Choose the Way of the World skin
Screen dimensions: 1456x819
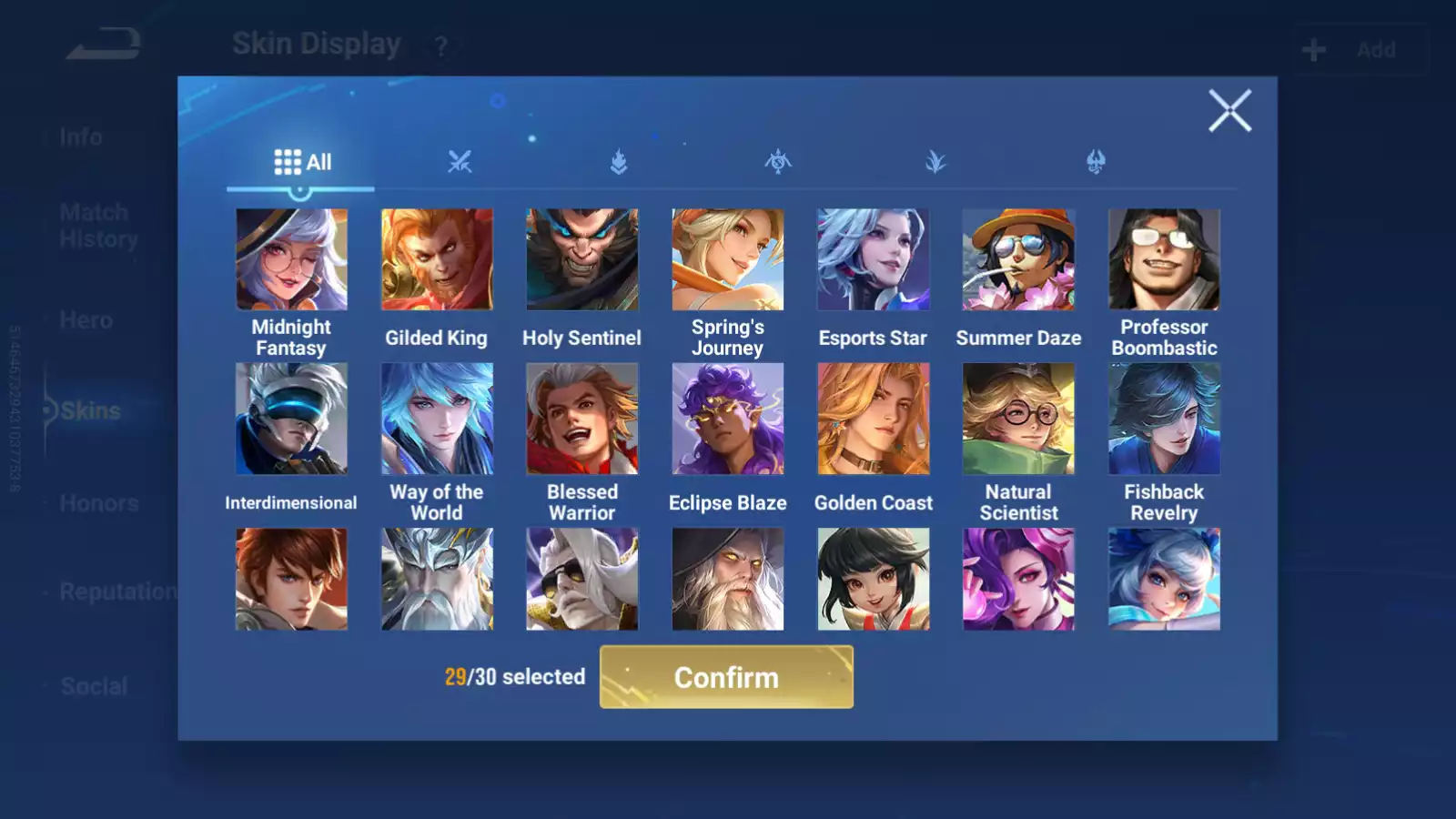tap(437, 420)
